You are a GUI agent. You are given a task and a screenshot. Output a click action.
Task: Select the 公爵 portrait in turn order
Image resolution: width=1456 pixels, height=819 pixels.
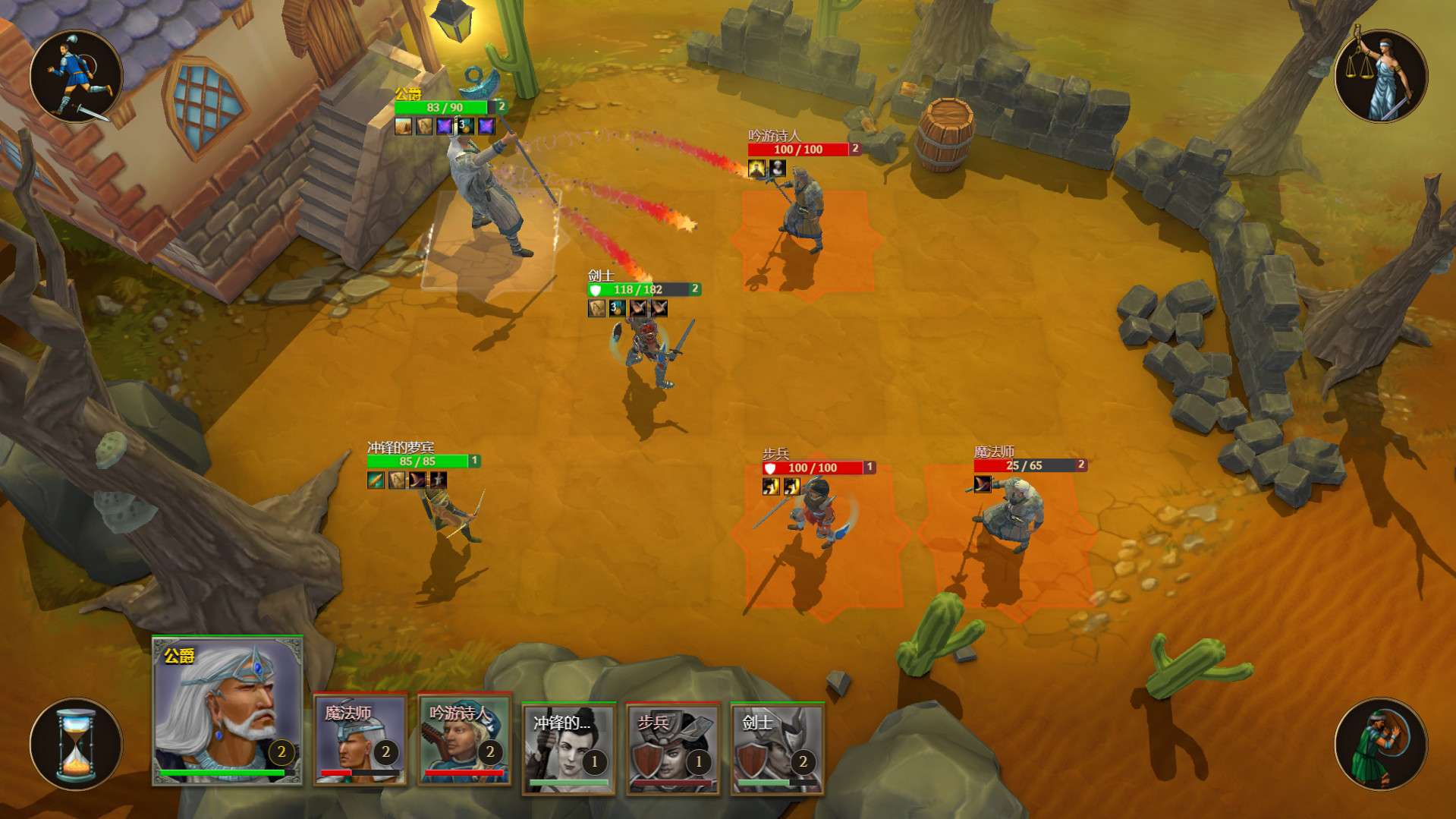tap(228, 710)
